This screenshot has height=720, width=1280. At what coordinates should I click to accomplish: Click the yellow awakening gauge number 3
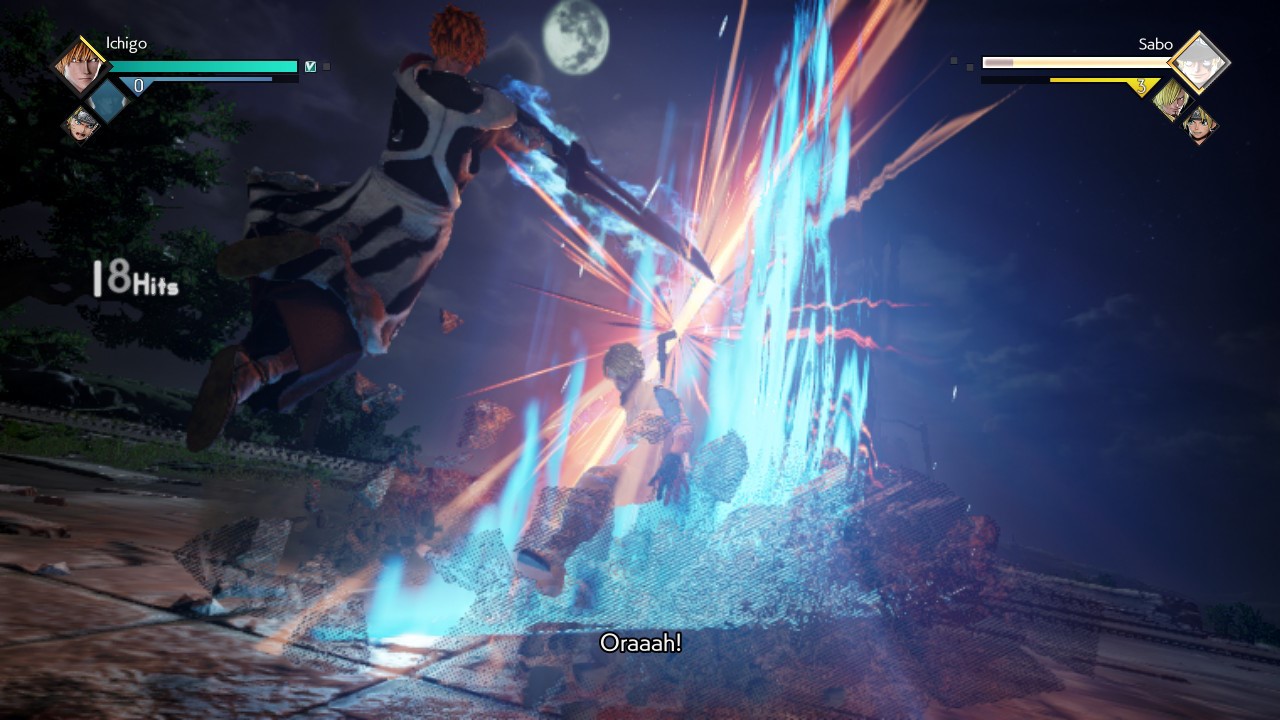(1141, 85)
